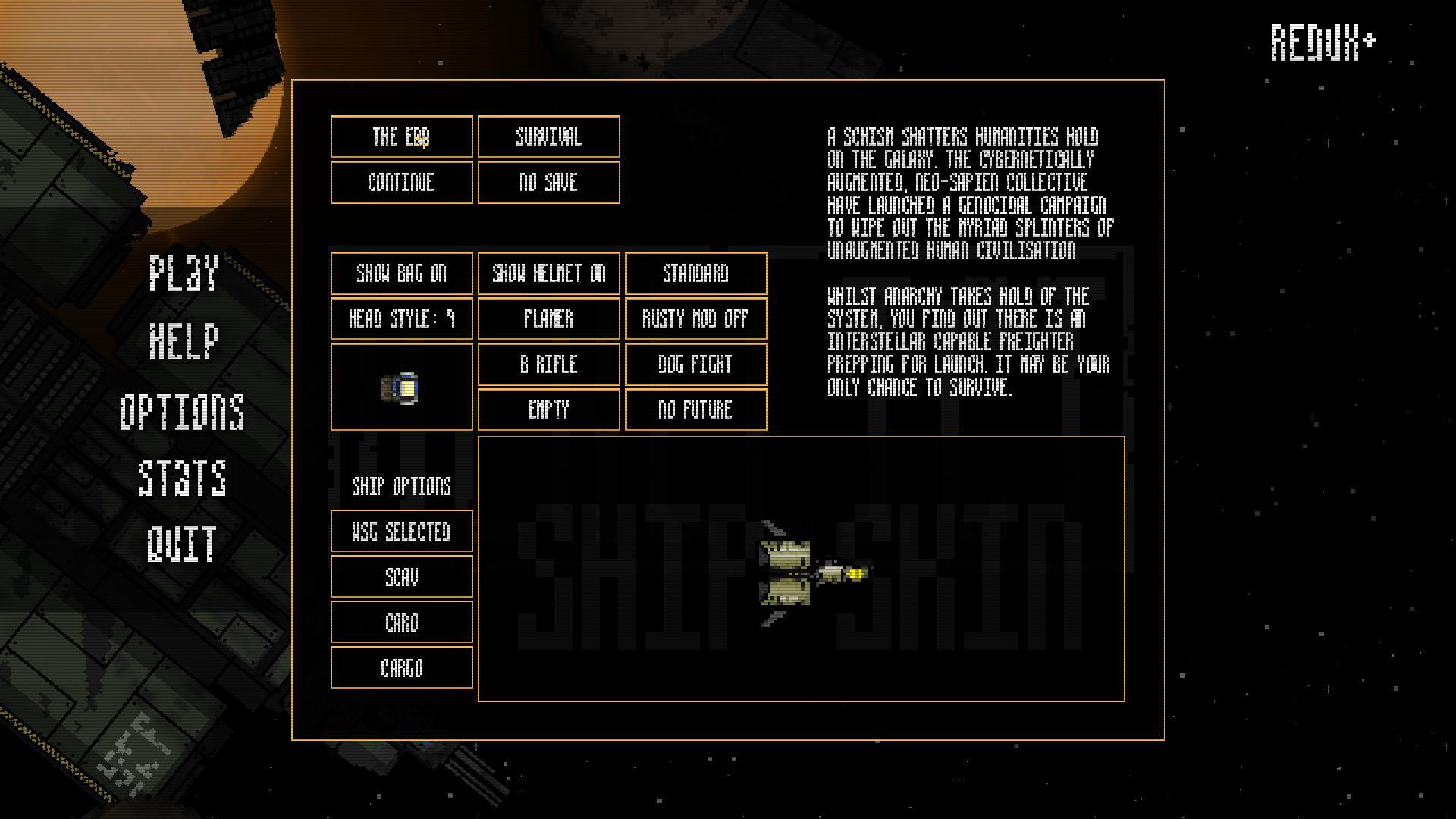Viewport: 1456px width, 819px height.
Task: Select NO SAVE mode
Action: click(x=548, y=183)
